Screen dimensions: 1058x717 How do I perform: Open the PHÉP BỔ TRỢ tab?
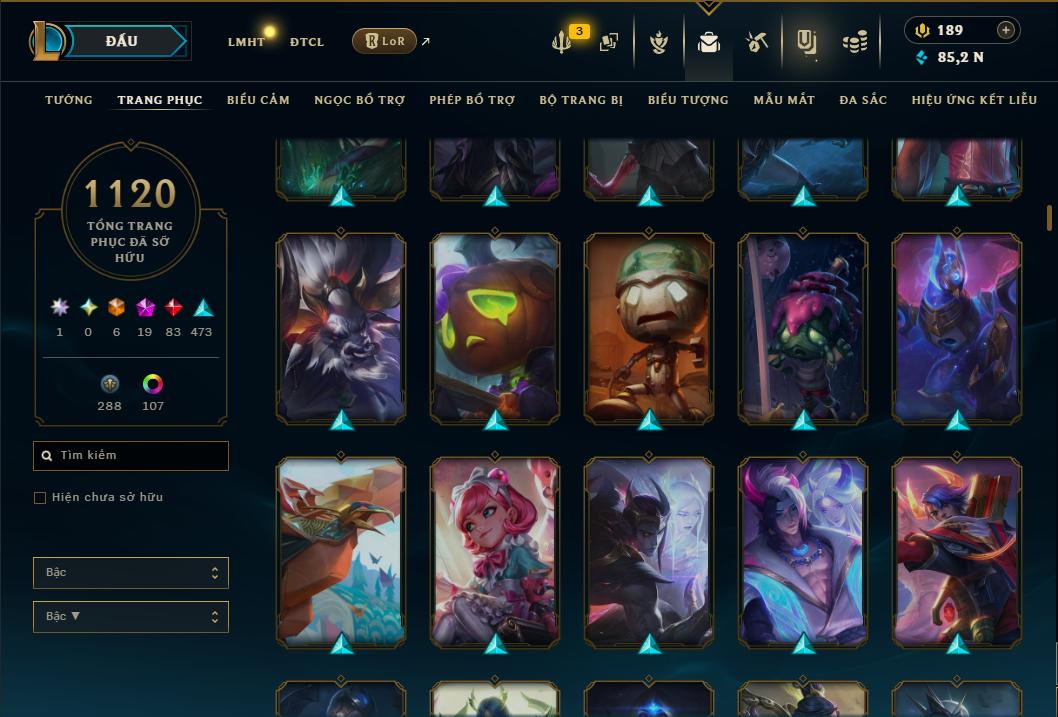(x=472, y=100)
